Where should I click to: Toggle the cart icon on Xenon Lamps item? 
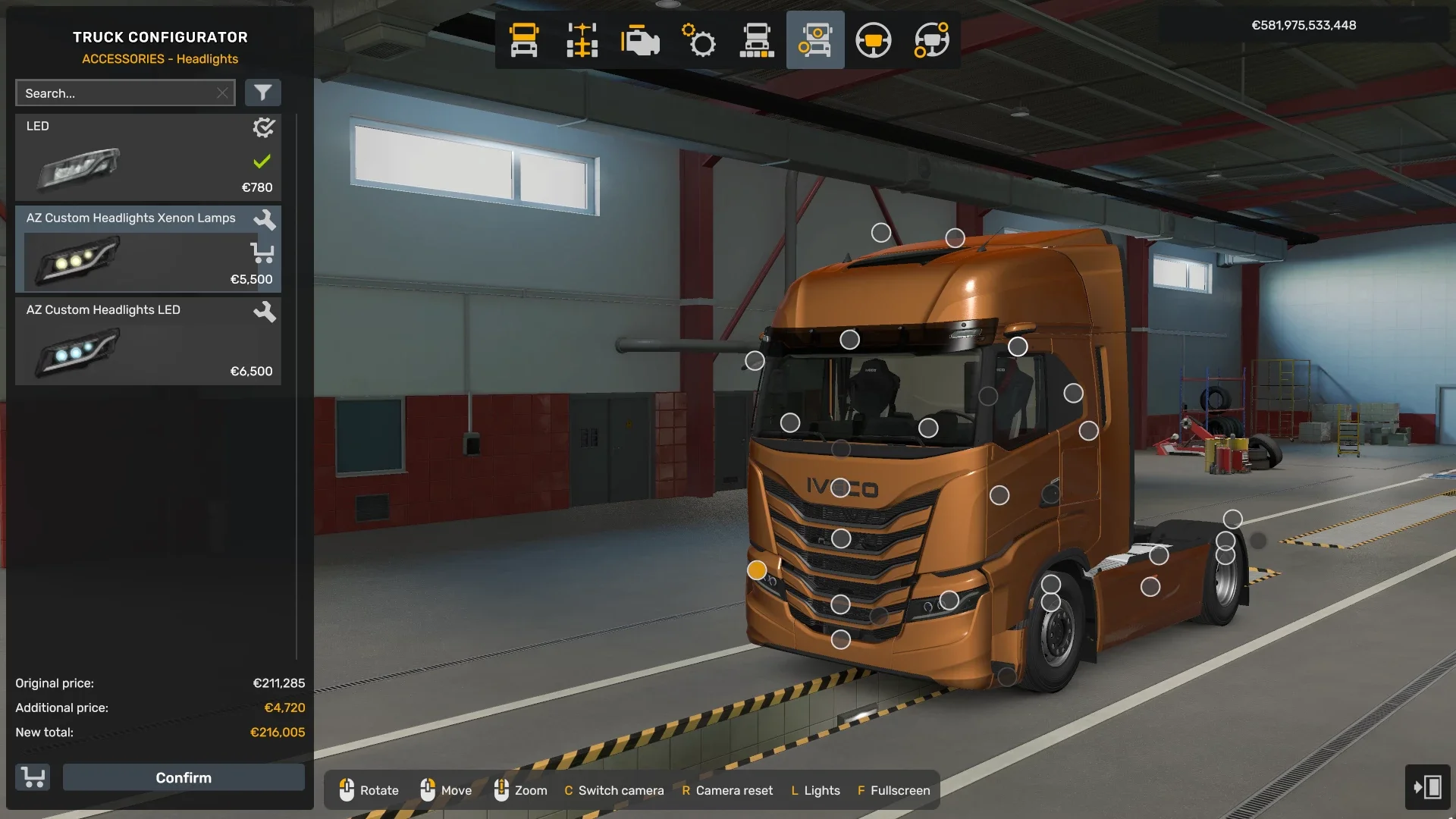pyautogui.click(x=262, y=253)
